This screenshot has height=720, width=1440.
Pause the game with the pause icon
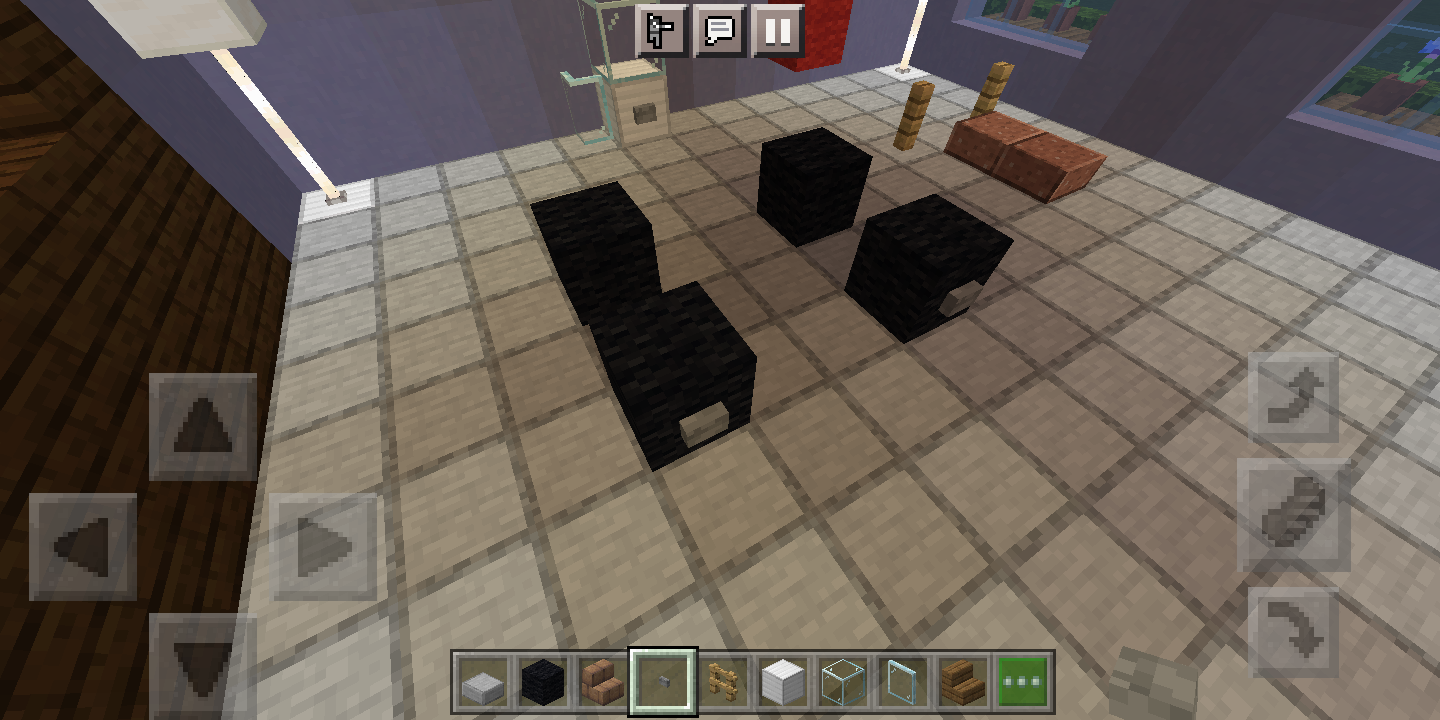778,30
